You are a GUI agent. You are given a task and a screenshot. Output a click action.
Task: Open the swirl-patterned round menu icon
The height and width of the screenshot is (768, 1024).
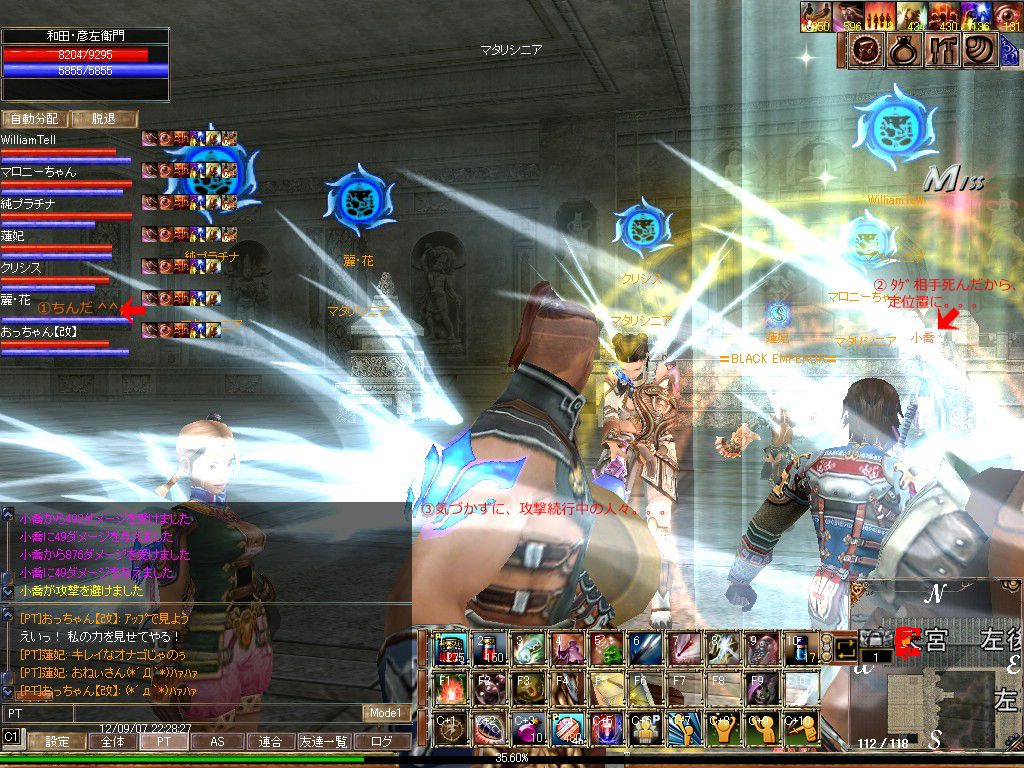coord(981,51)
